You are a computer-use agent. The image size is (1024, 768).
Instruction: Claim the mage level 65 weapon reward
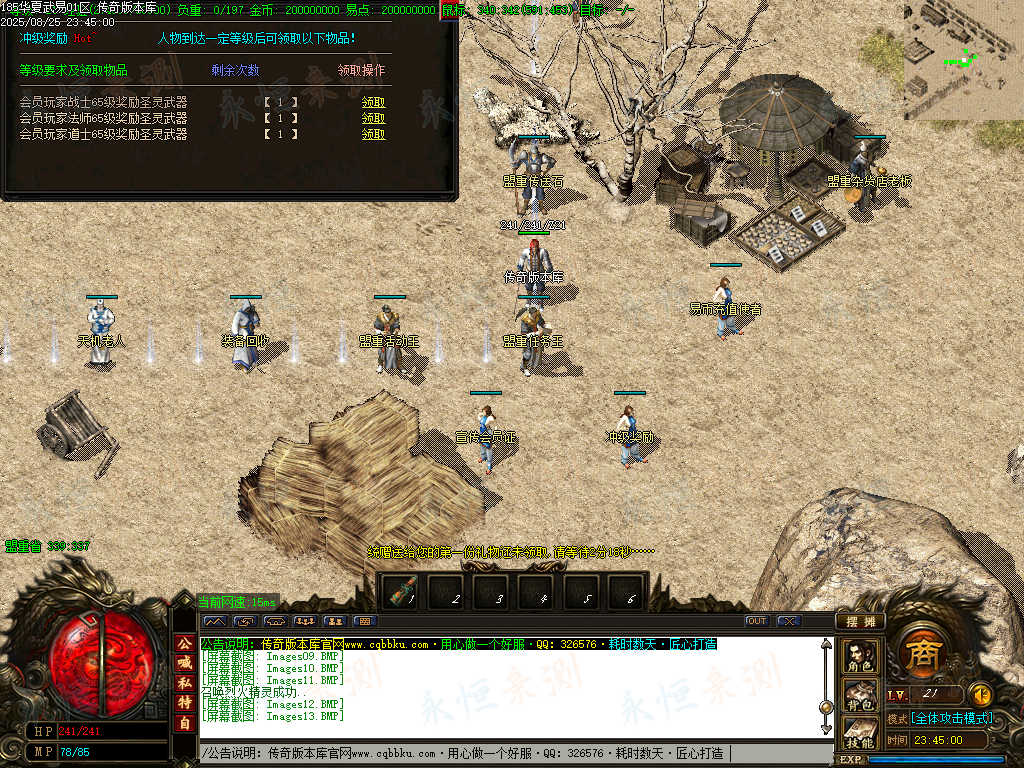[373, 118]
